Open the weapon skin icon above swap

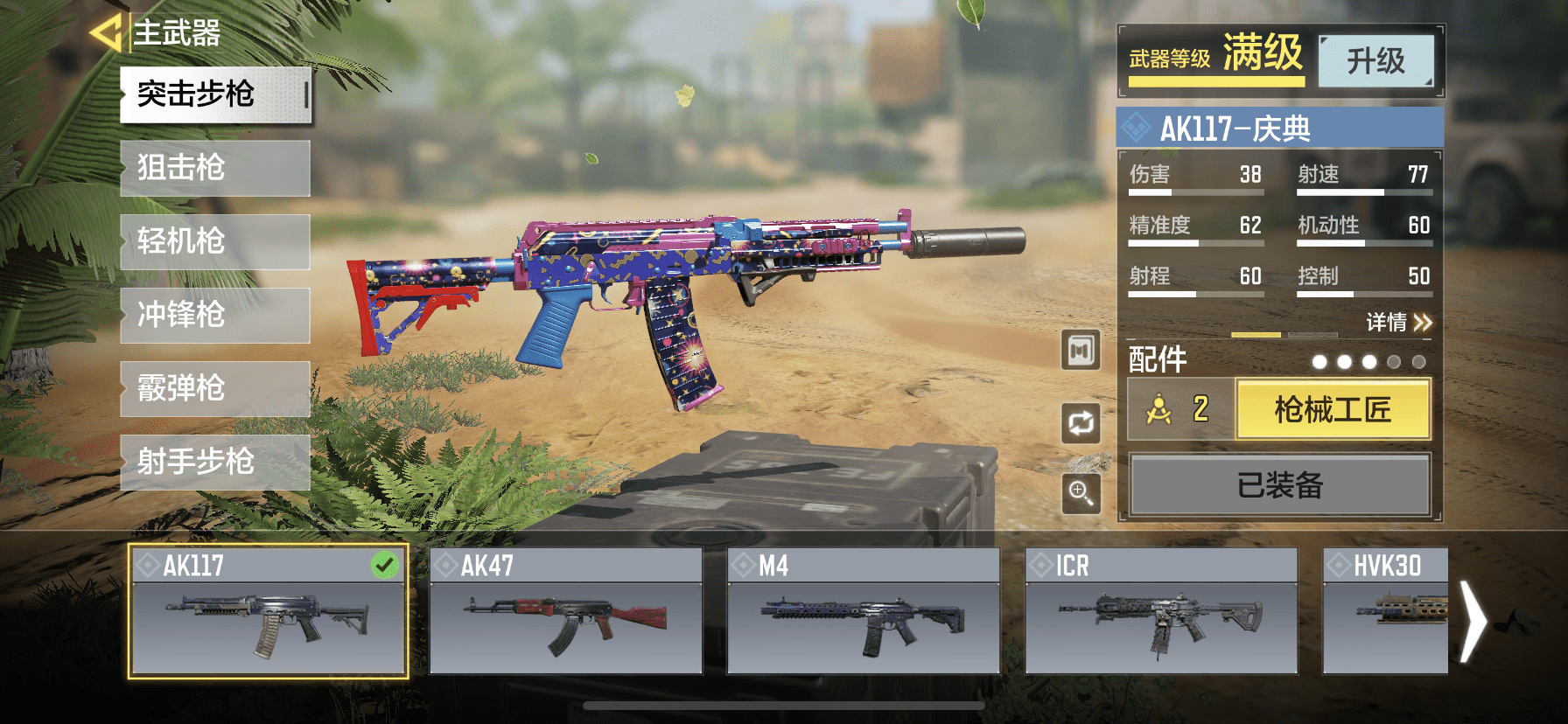pos(1081,351)
